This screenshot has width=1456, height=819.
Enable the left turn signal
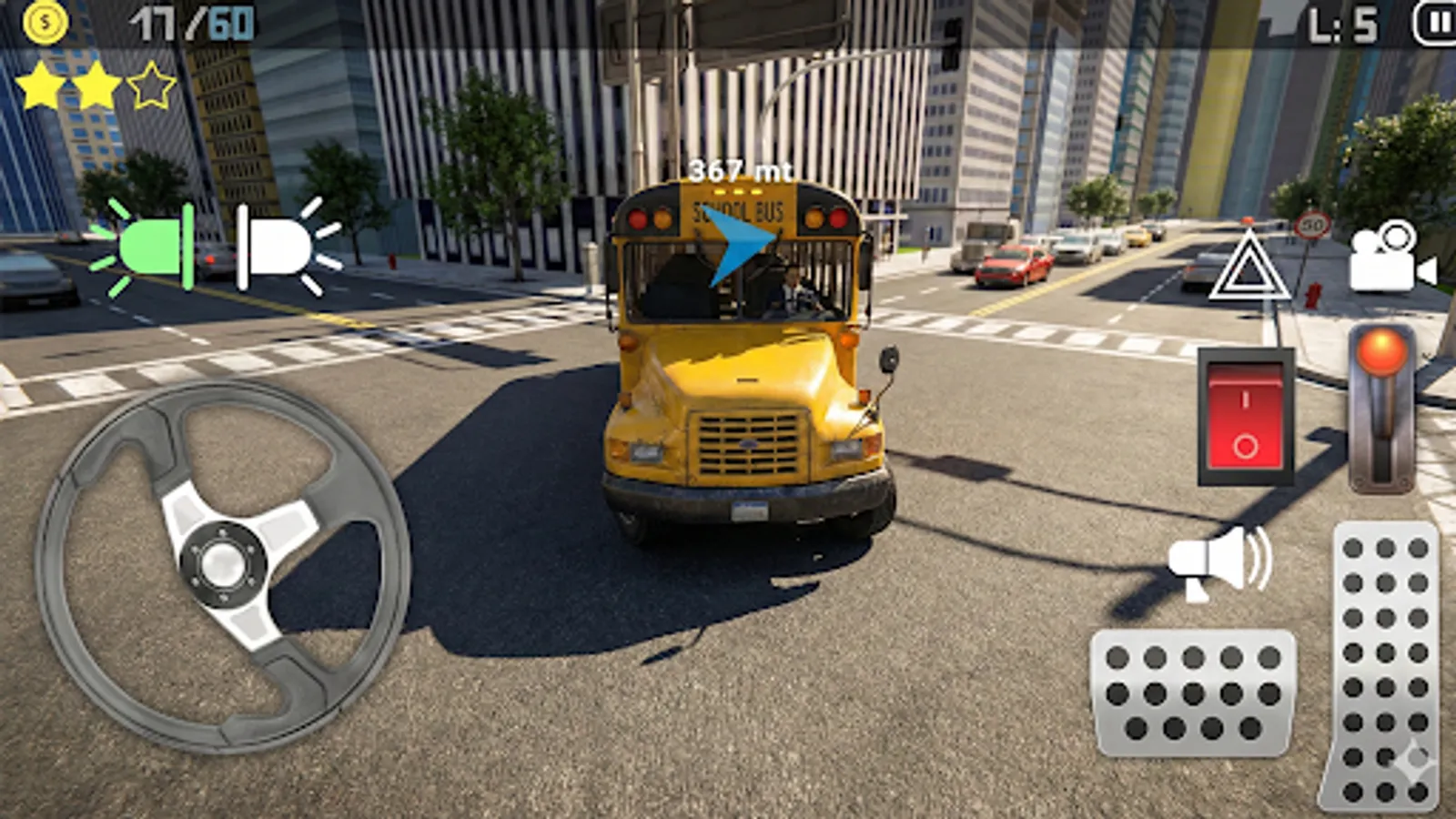point(151,244)
